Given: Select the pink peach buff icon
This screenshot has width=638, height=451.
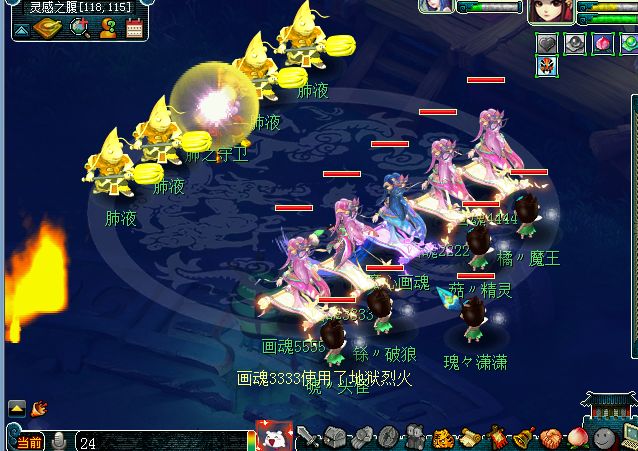Looking at the screenshot, I should pos(601,43).
